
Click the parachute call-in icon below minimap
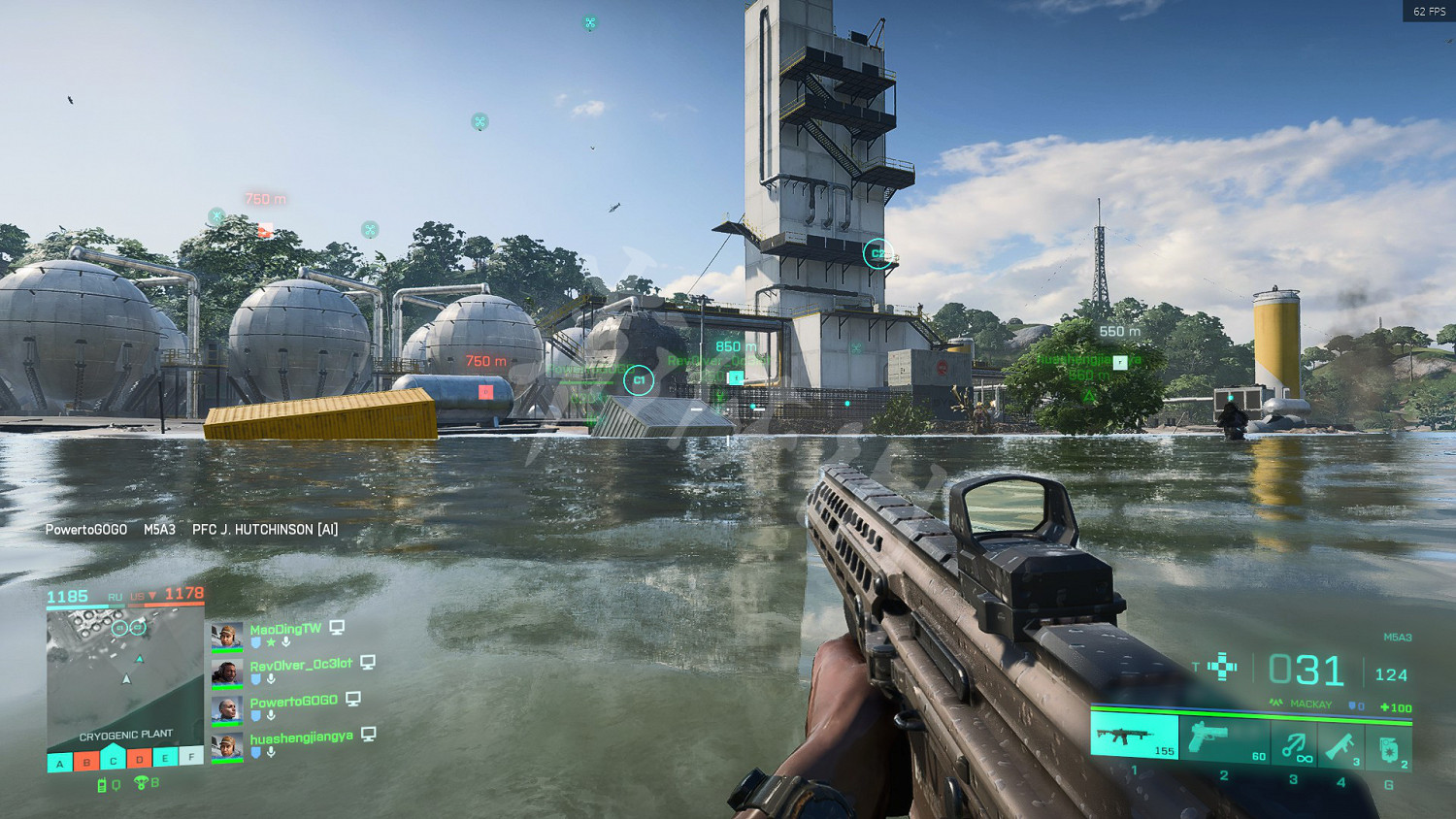point(142,783)
